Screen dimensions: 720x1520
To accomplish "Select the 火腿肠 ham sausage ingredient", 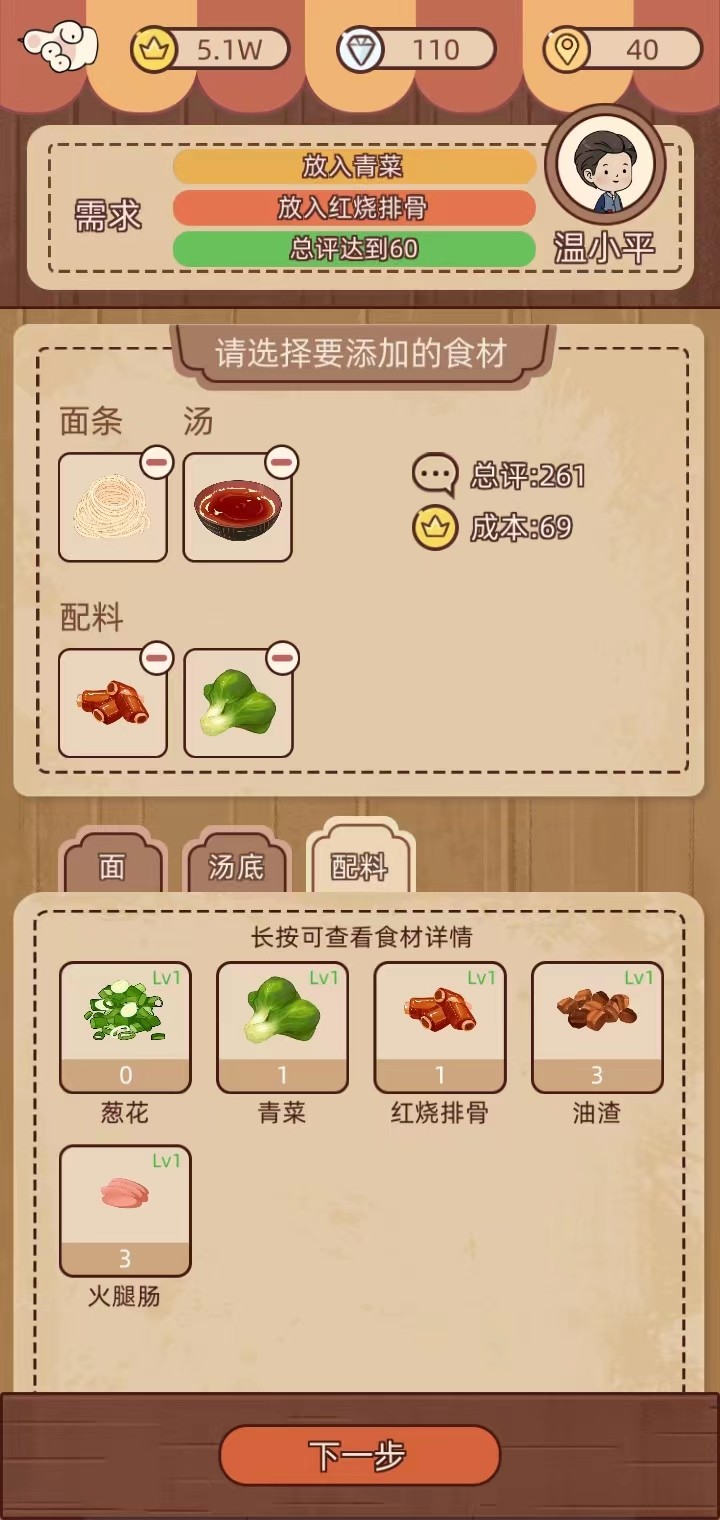I will point(125,1210).
